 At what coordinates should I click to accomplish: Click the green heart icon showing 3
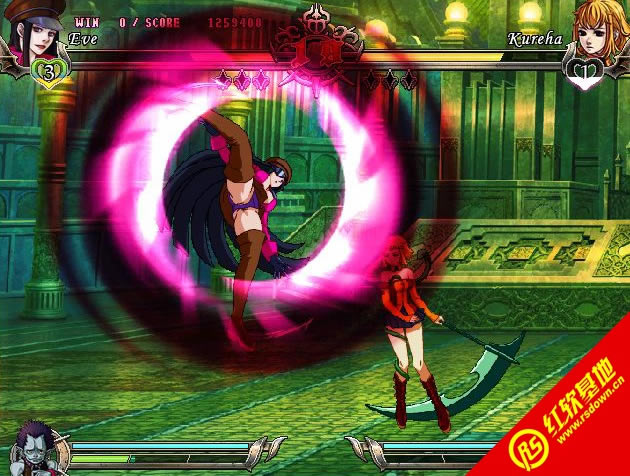point(47,71)
